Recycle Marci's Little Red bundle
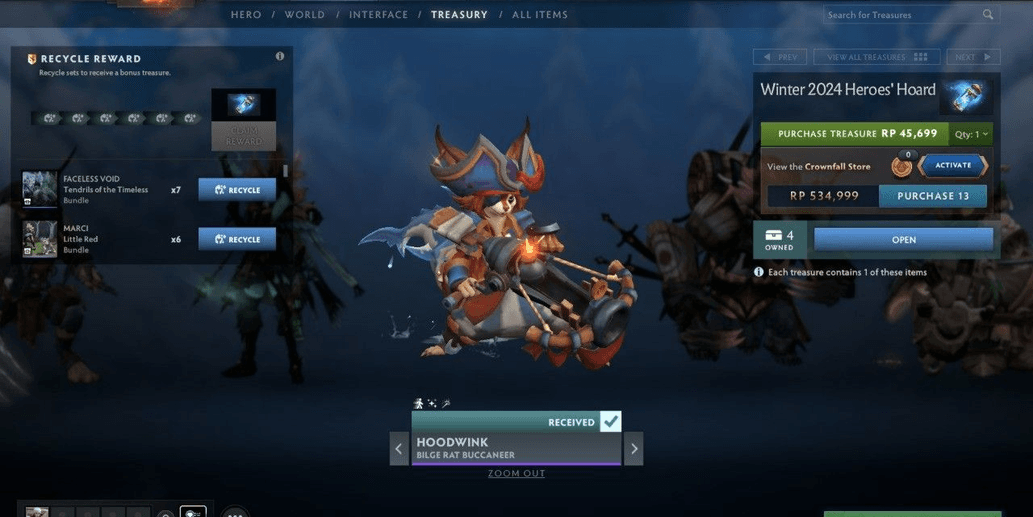 (x=237, y=240)
